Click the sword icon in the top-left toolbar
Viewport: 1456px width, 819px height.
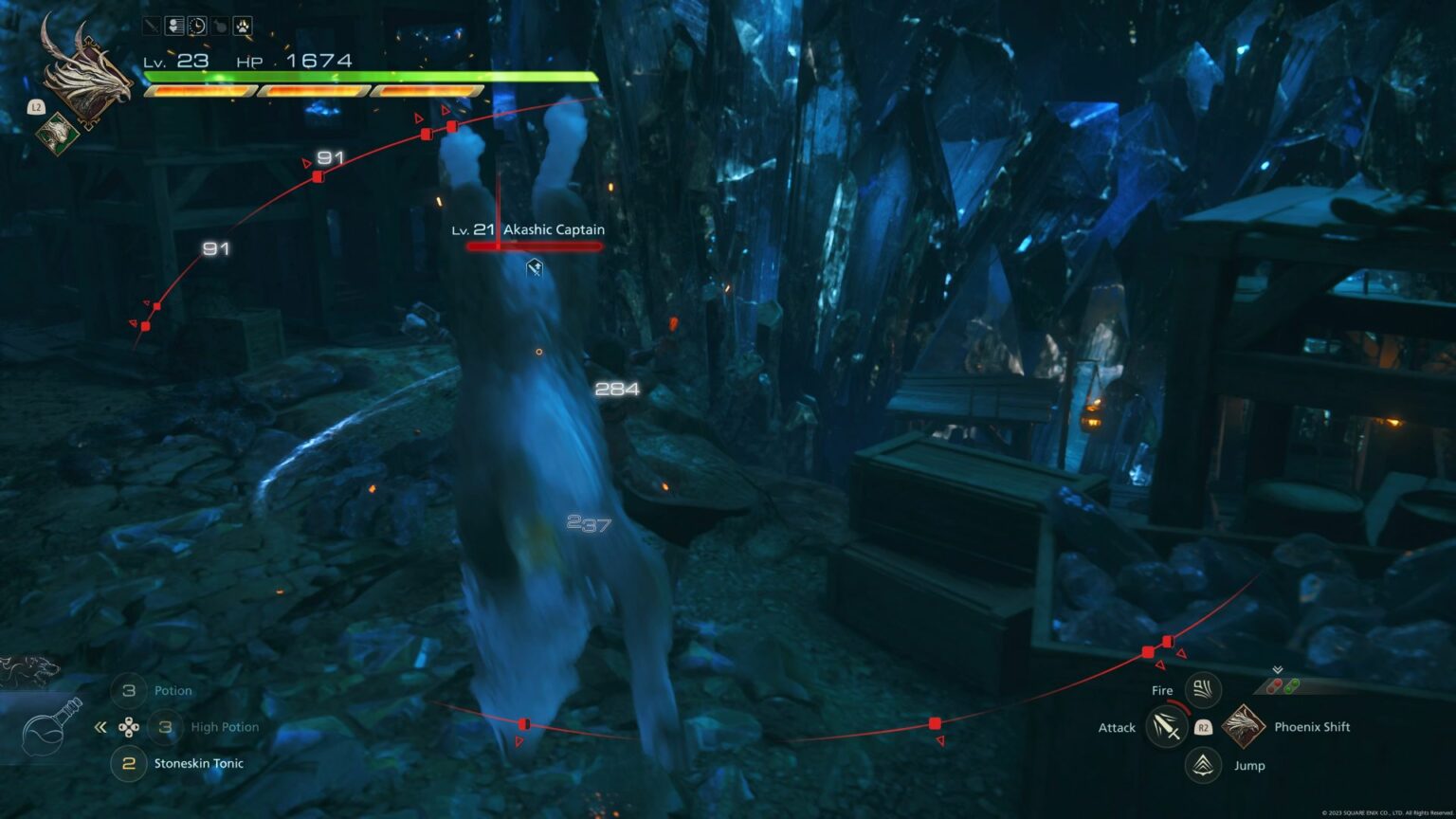click(152, 26)
